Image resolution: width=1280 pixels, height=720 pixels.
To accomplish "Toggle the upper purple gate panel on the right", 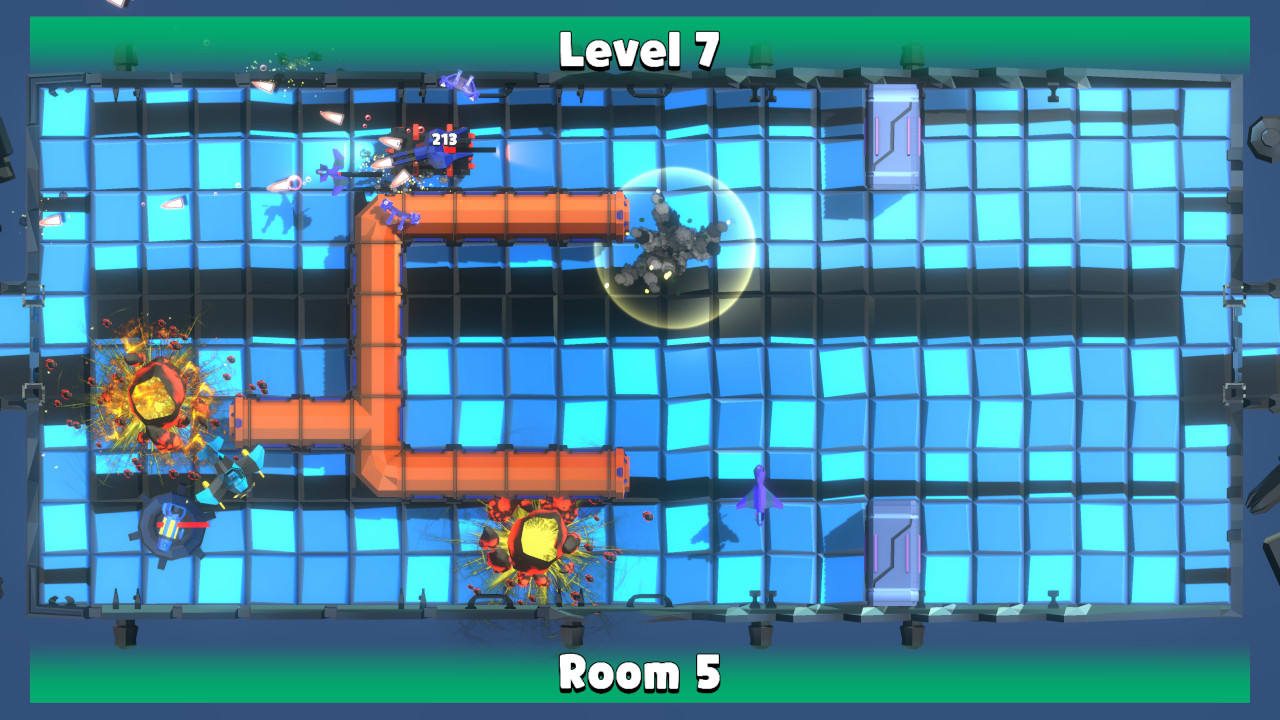I will coord(895,135).
